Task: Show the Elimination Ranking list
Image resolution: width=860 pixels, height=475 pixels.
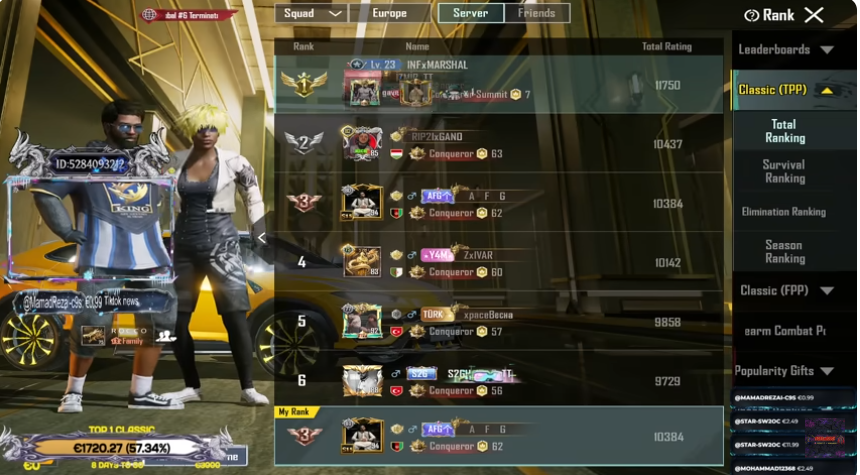Action: [x=784, y=212]
